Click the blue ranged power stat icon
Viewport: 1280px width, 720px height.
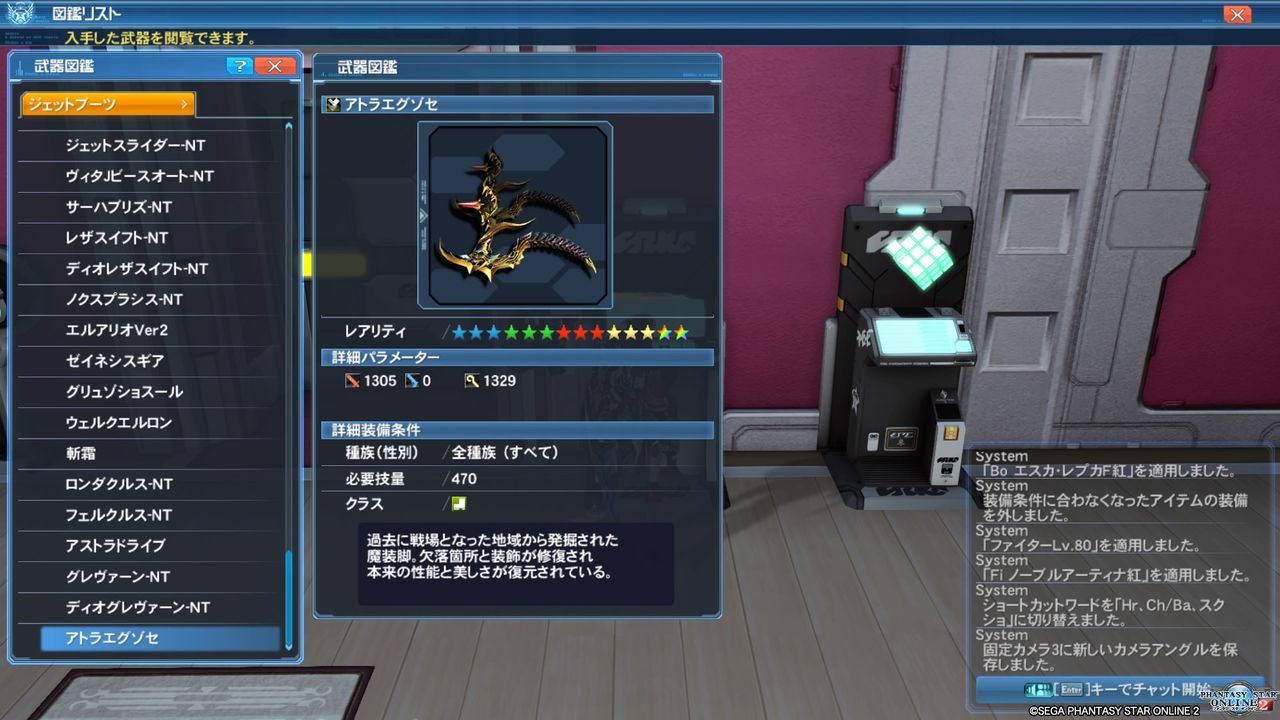click(x=412, y=380)
